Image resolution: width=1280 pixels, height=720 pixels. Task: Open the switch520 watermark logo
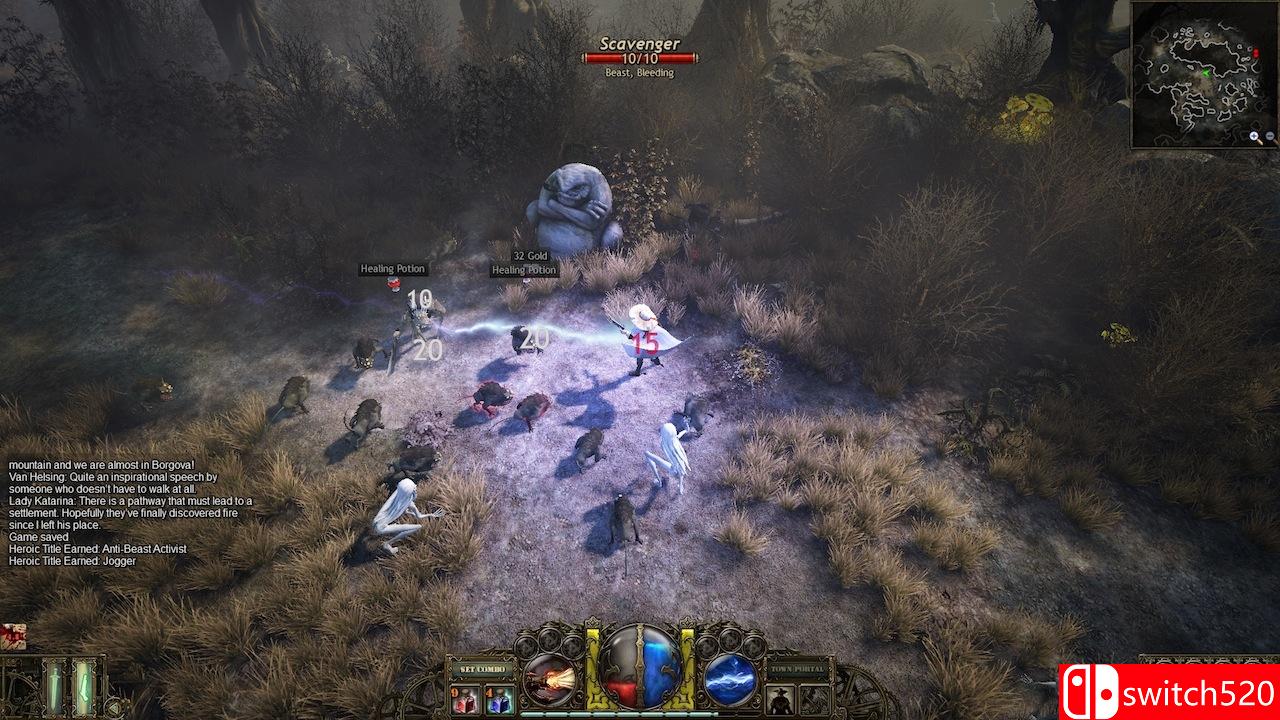tap(1169, 692)
